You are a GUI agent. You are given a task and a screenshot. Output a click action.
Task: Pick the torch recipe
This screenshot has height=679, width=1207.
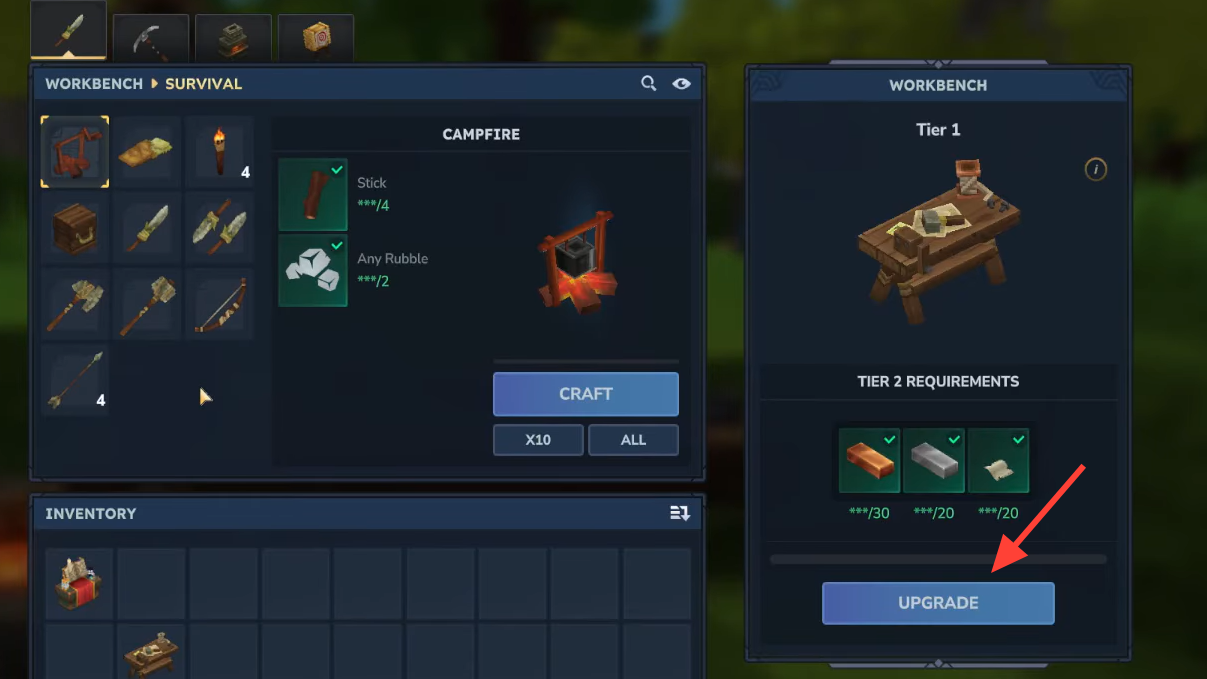(218, 152)
